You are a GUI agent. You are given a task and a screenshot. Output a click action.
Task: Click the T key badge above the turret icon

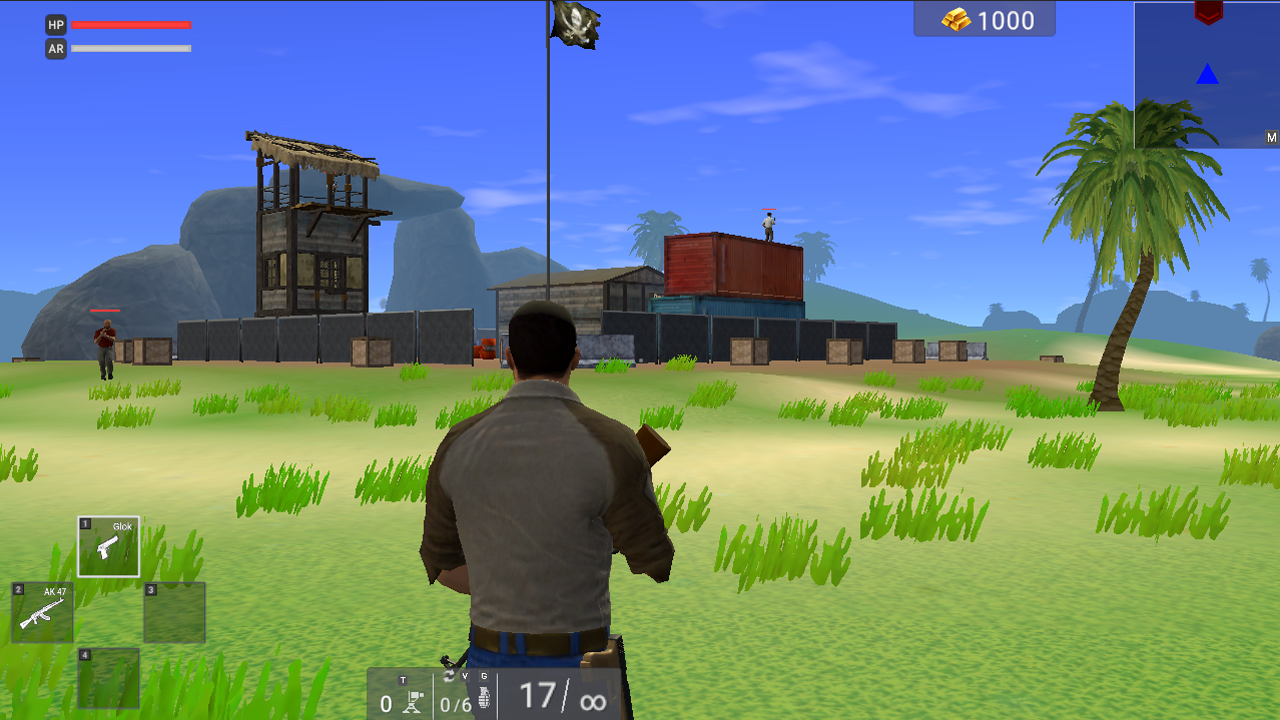(x=402, y=678)
